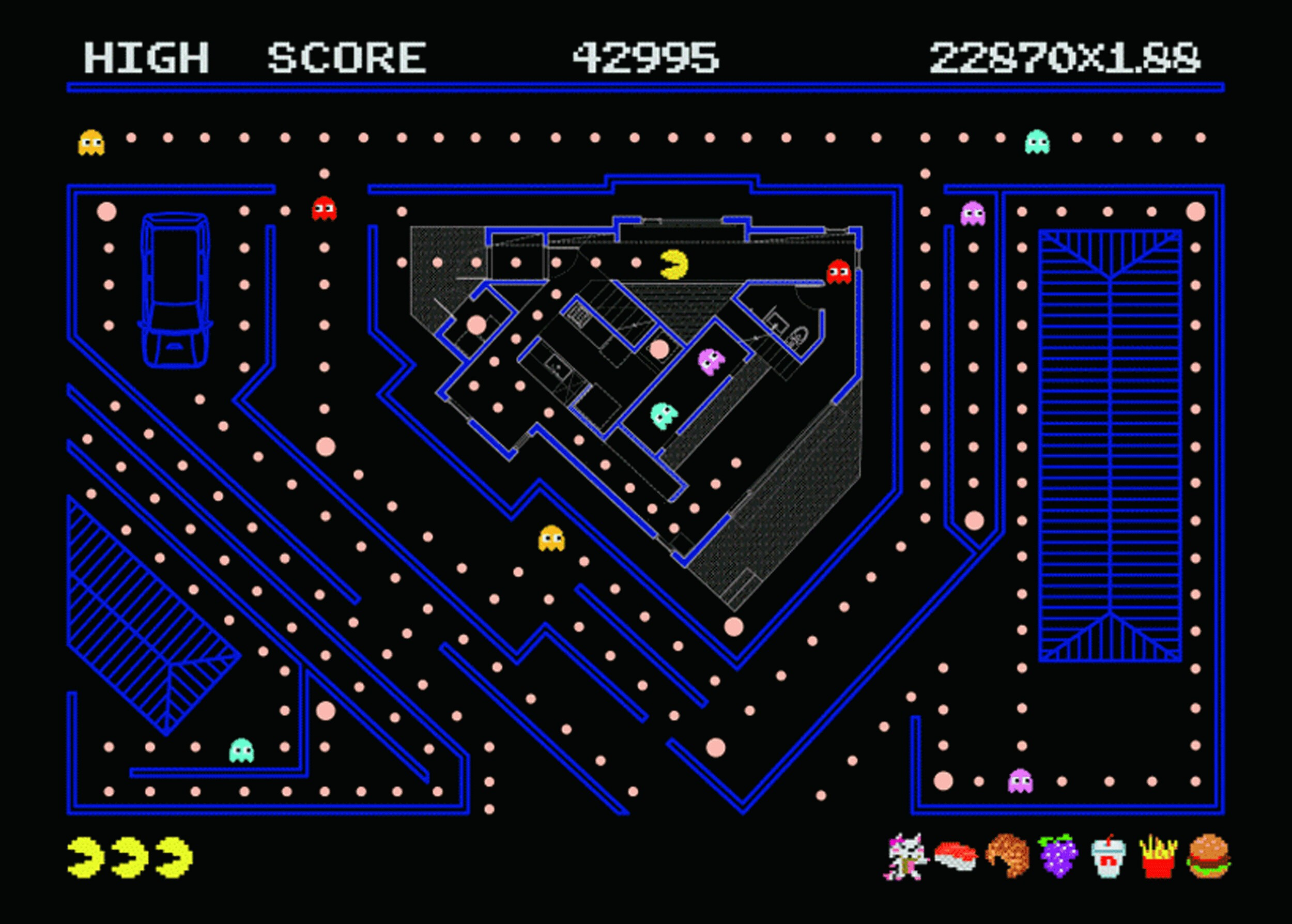This screenshot has width=1292, height=924.
Task: Select the sushi bonus icon
Action: (956, 856)
